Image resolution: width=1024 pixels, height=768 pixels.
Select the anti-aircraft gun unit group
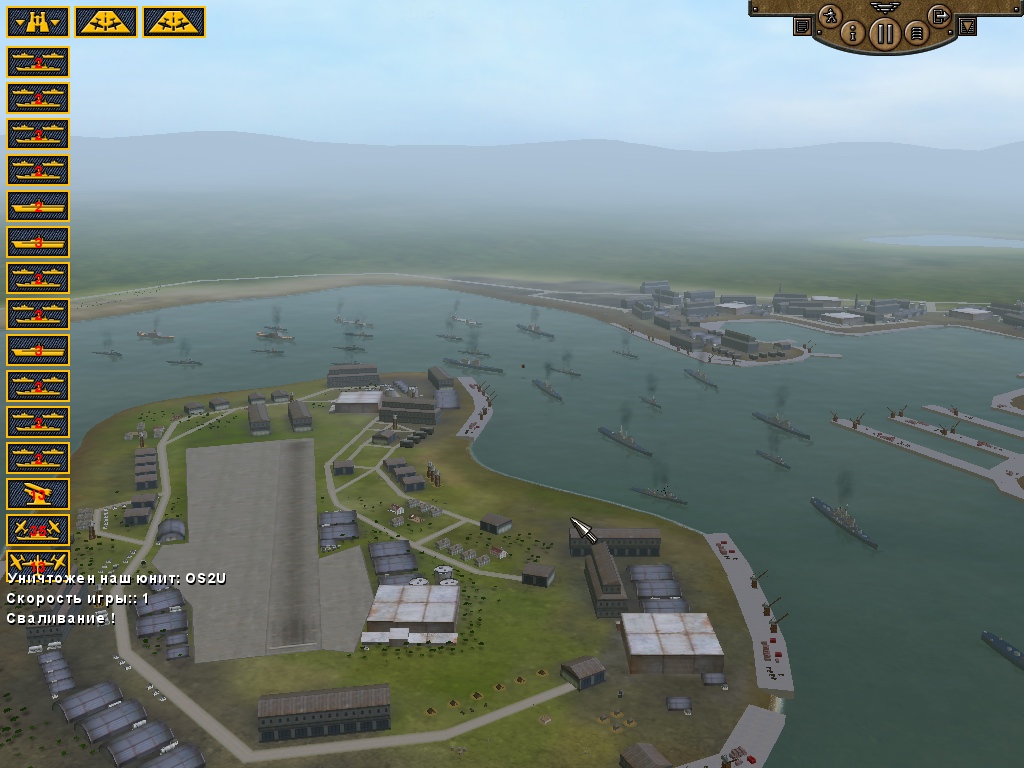click(38, 494)
